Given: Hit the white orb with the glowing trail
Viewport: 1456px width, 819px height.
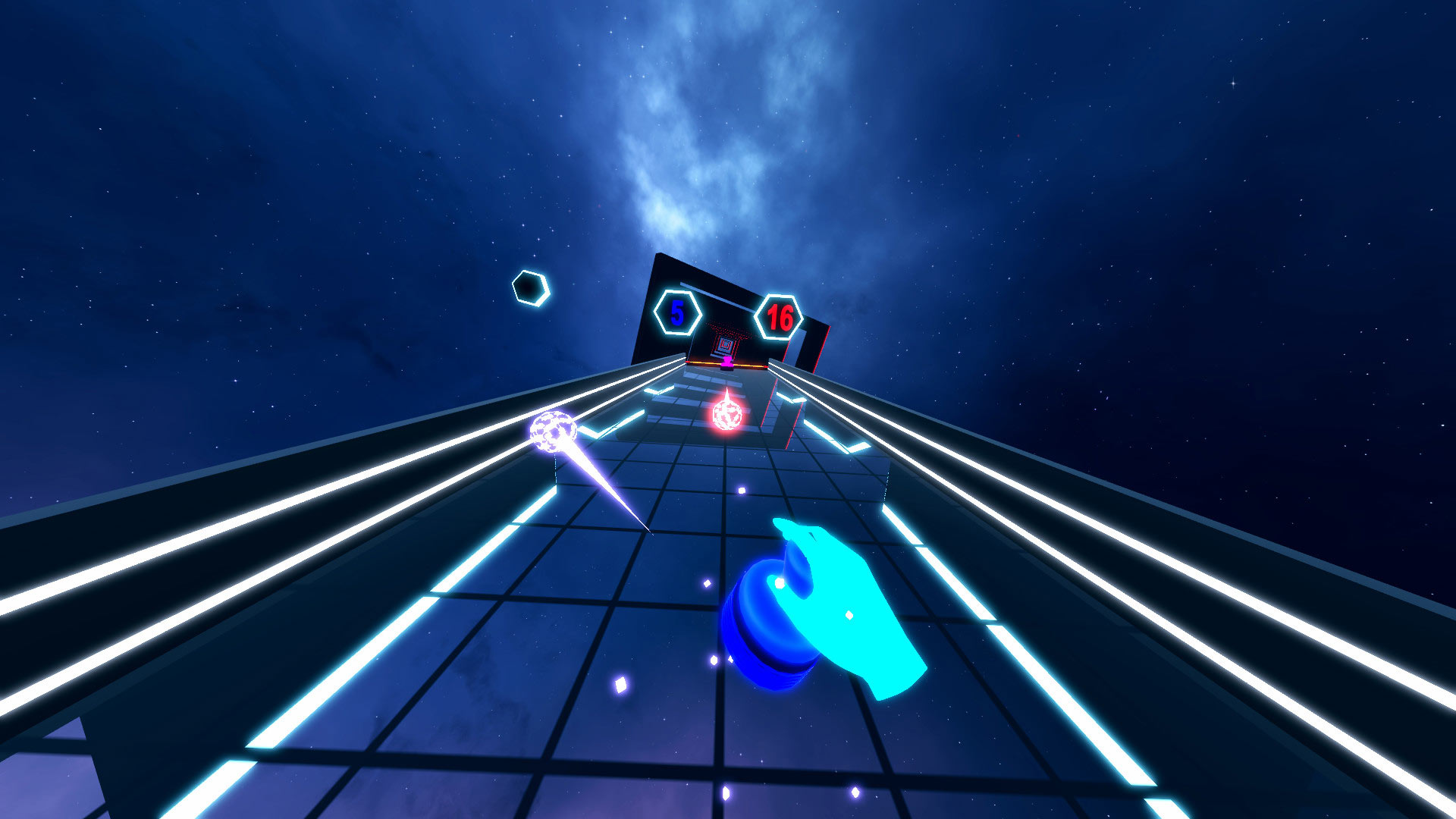Looking at the screenshot, I should pos(552,432).
